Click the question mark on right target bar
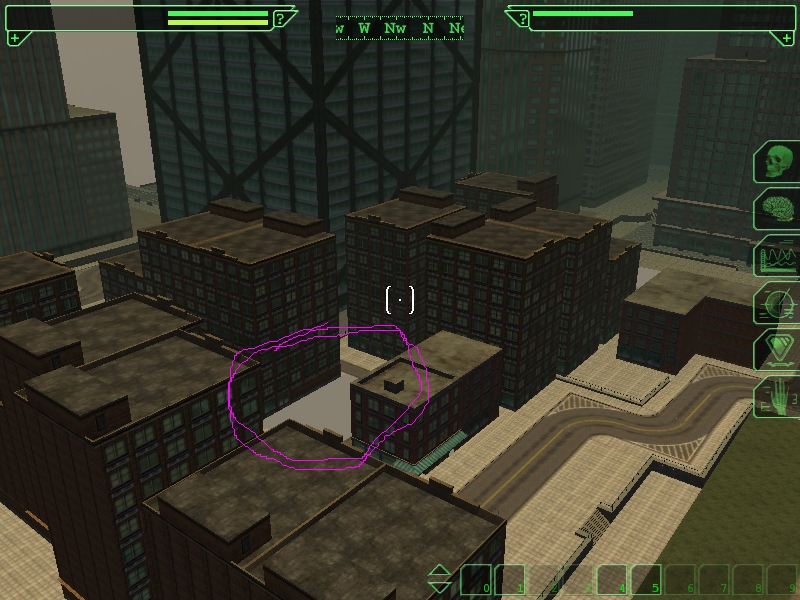This screenshot has width=800, height=600. 521,18
